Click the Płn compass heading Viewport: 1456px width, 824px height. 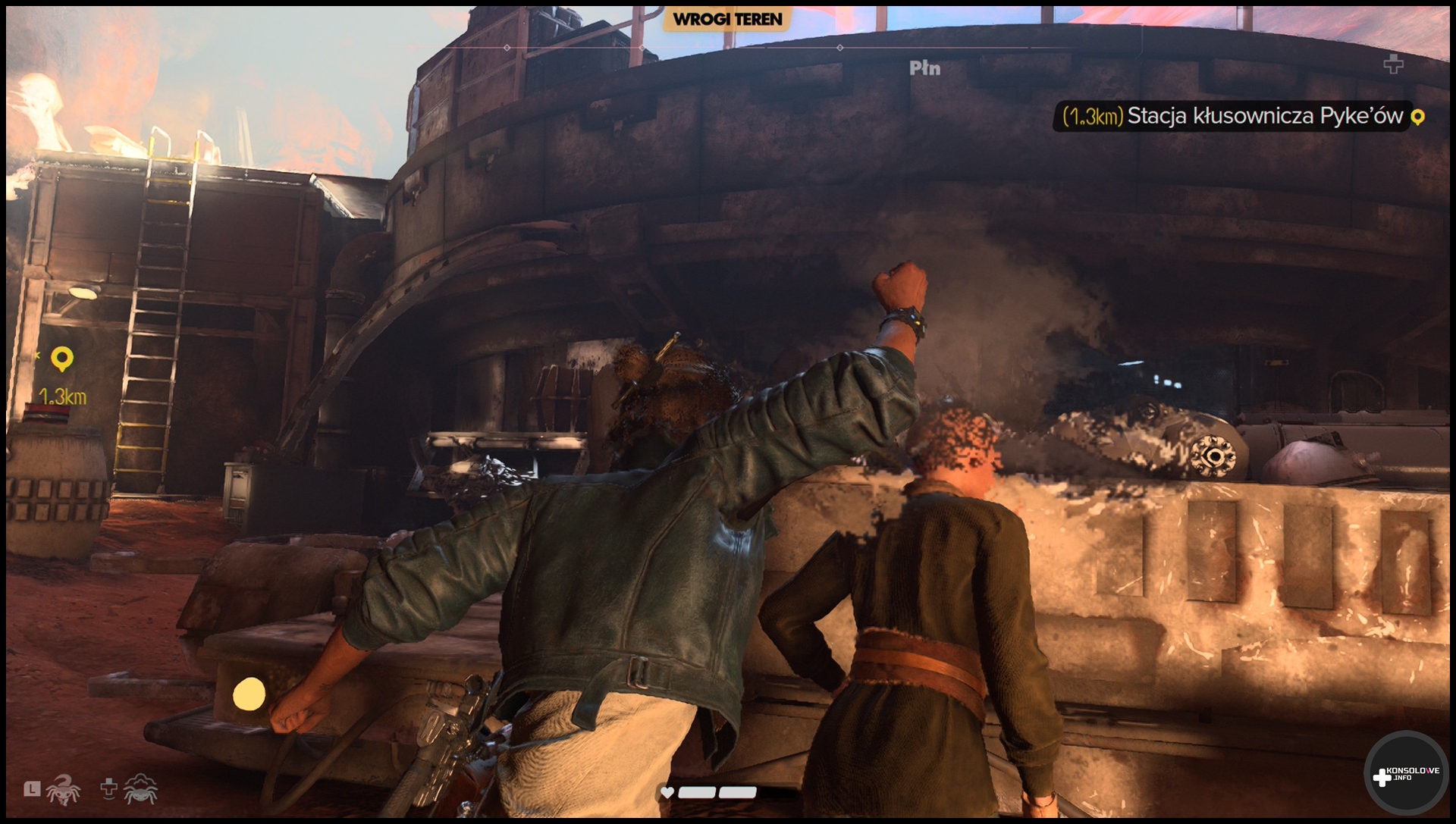(924, 68)
